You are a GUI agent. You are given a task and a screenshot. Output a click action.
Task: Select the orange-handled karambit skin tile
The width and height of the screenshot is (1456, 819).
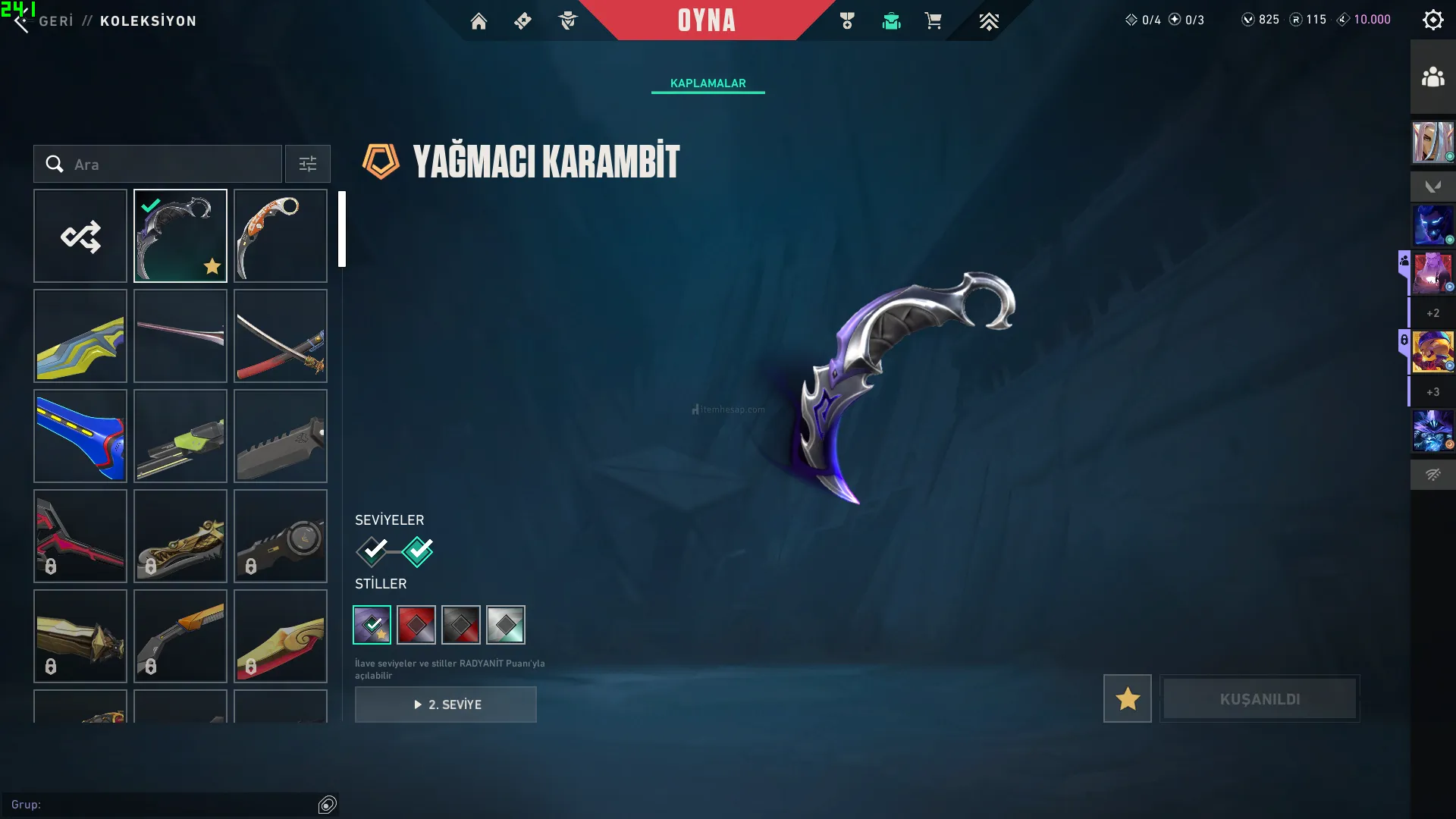[x=281, y=236]
